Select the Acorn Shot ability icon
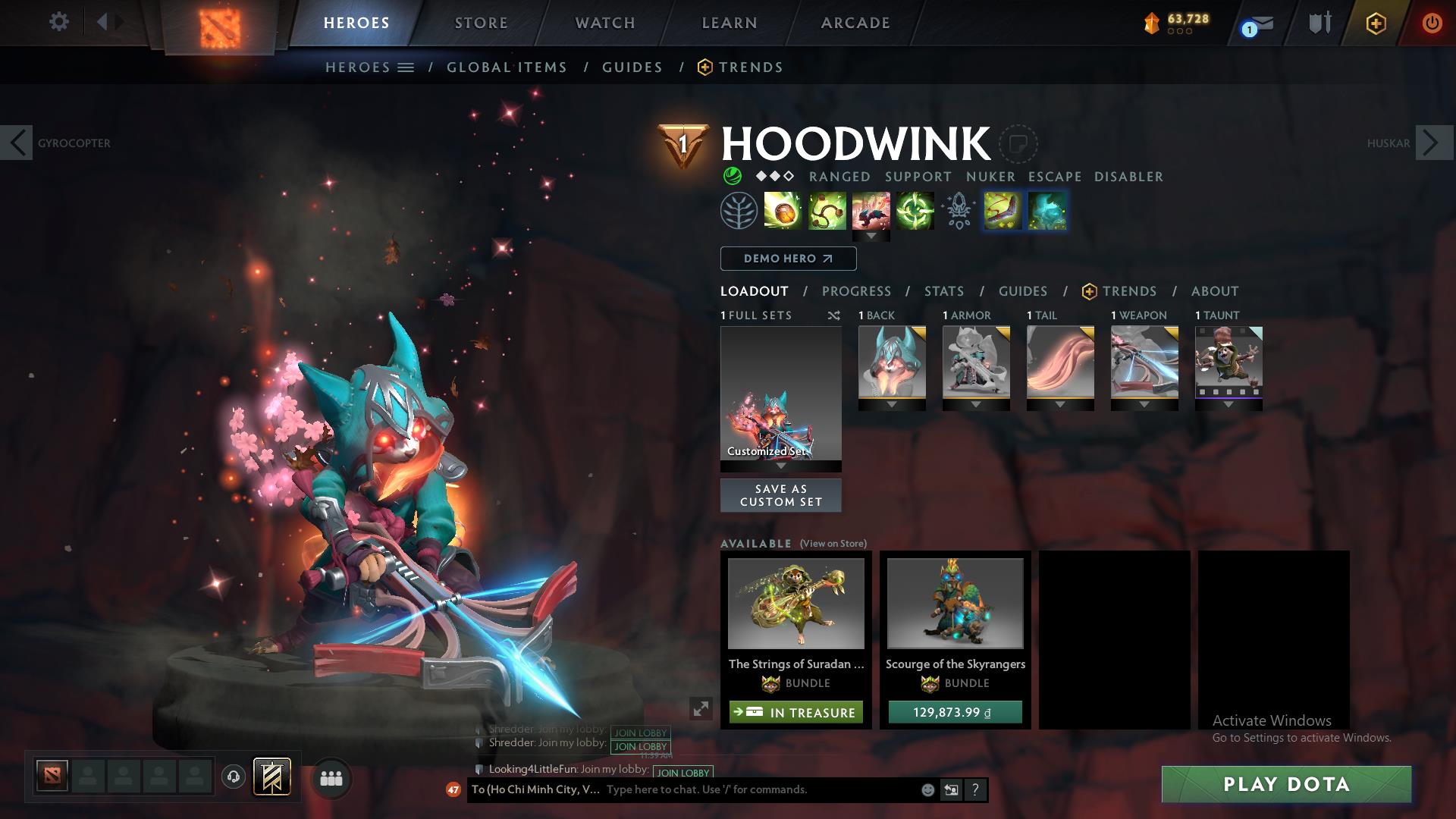1456x819 pixels. [x=780, y=211]
